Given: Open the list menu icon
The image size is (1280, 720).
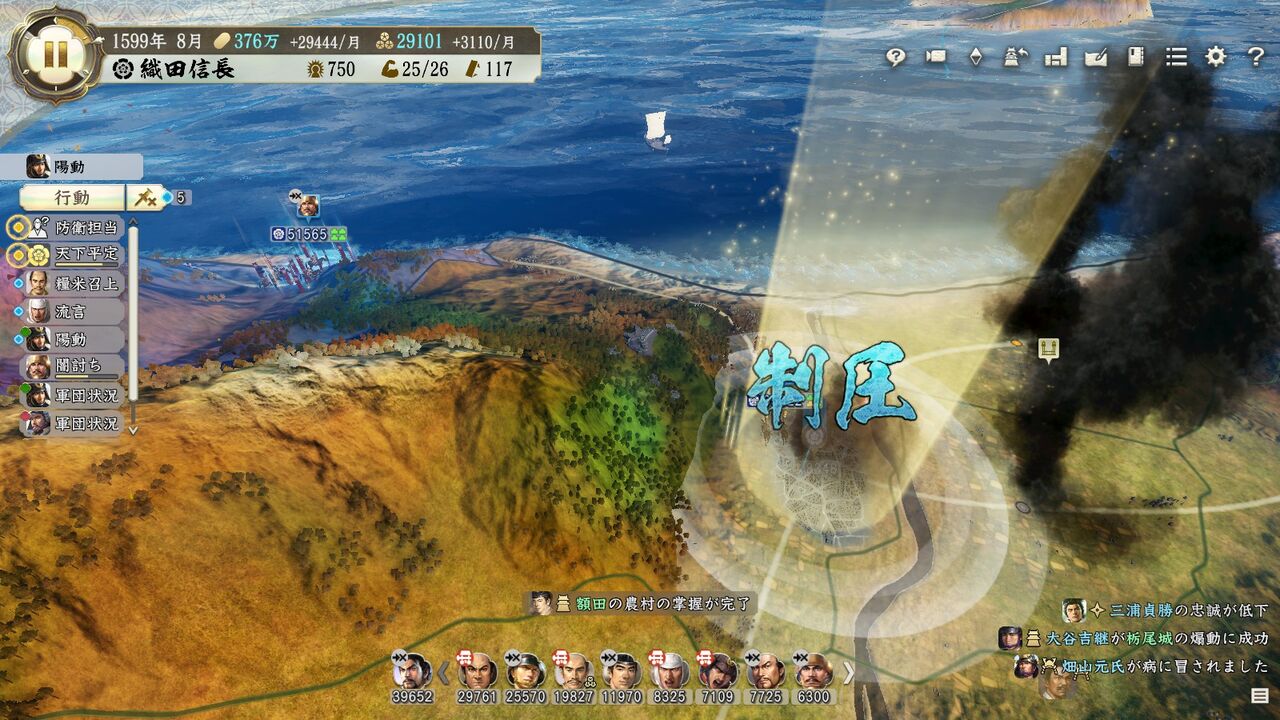Looking at the screenshot, I should (x=1176, y=57).
